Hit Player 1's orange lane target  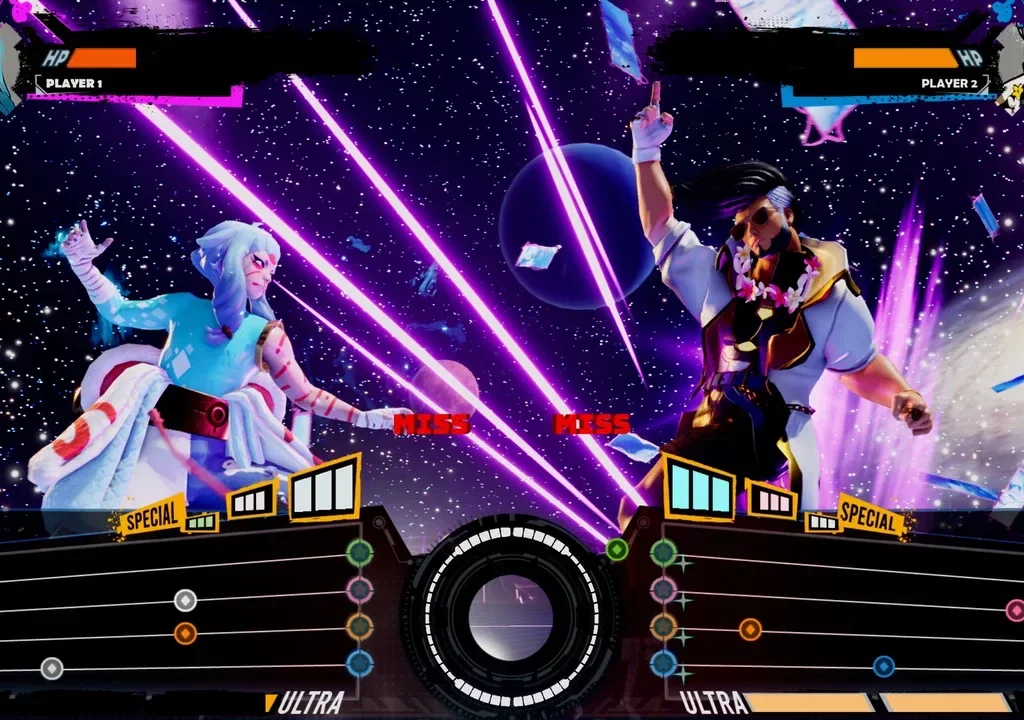(360, 627)
